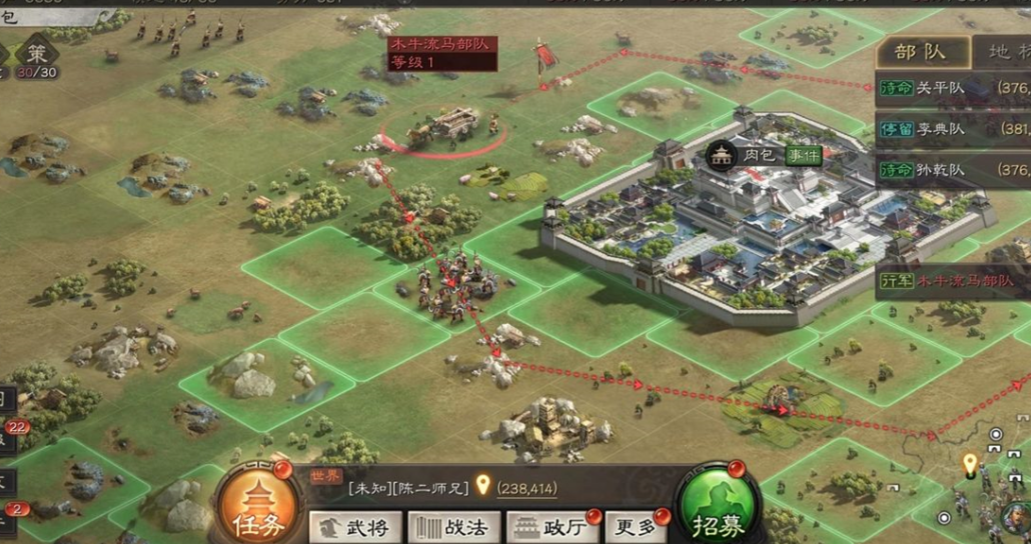This screenshot has width=1031, height=544.
Task: Open the 武将 generals menu
Action: pyautogui.click(x=356, y=527)
